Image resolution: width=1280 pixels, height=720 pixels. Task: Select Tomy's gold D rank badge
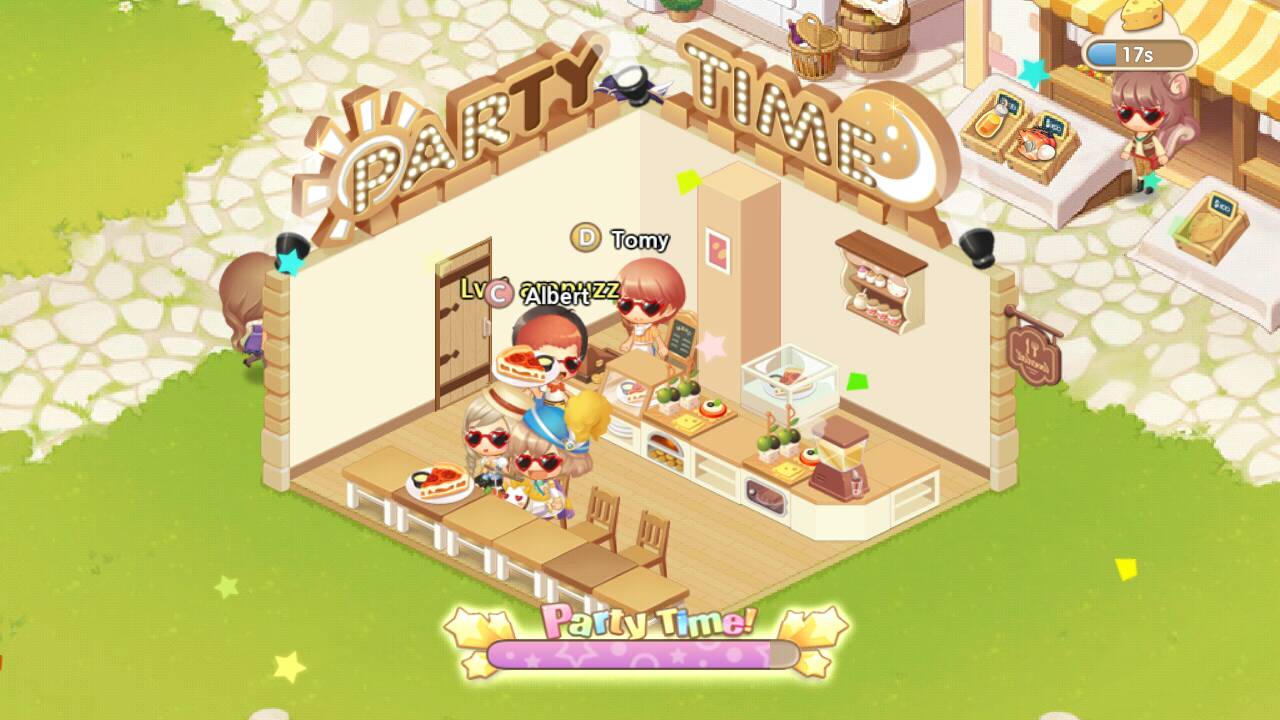583,240
